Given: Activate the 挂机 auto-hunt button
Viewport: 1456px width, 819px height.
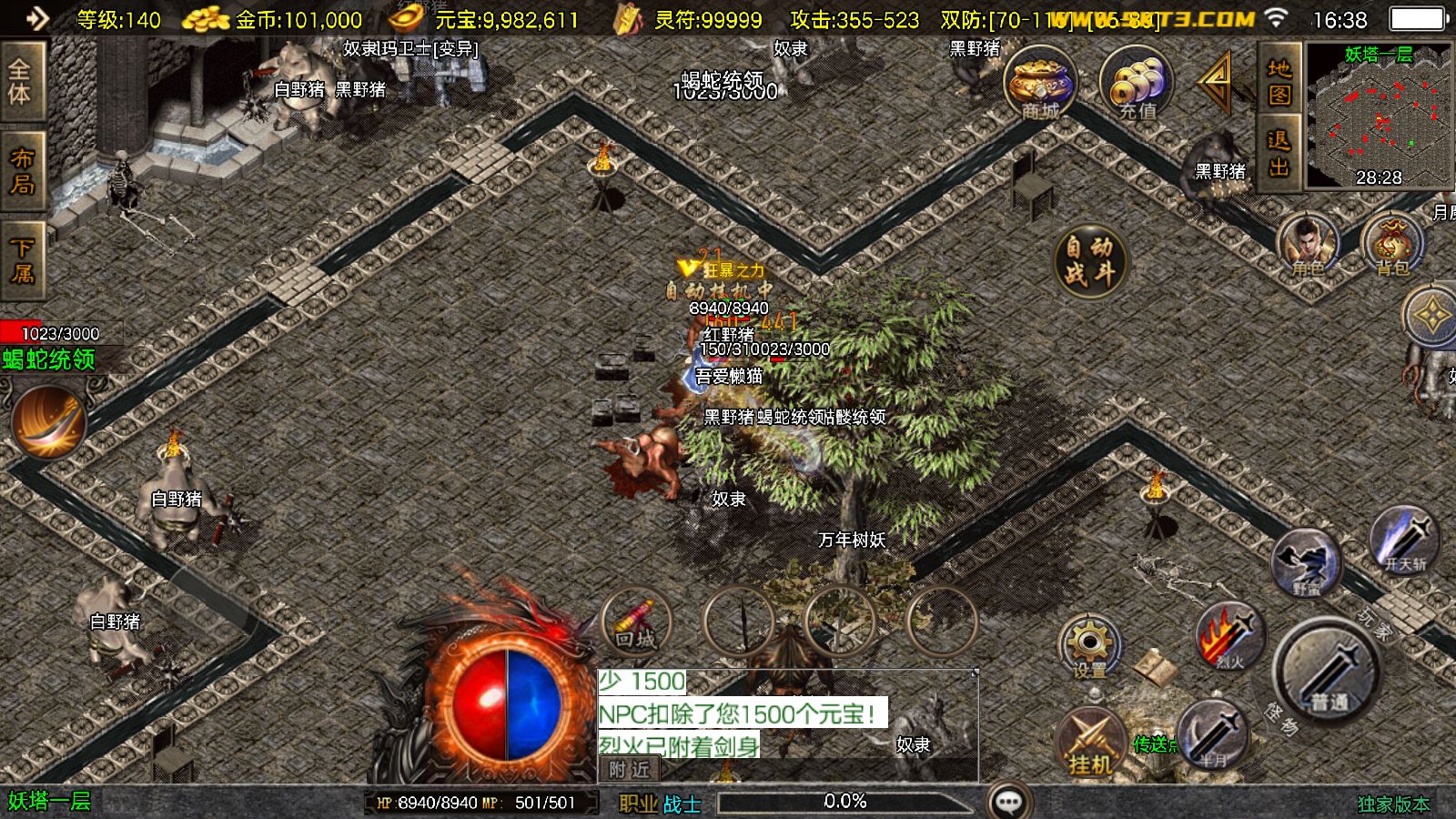Looking at the screenshot, I should tap(1089, 742).
